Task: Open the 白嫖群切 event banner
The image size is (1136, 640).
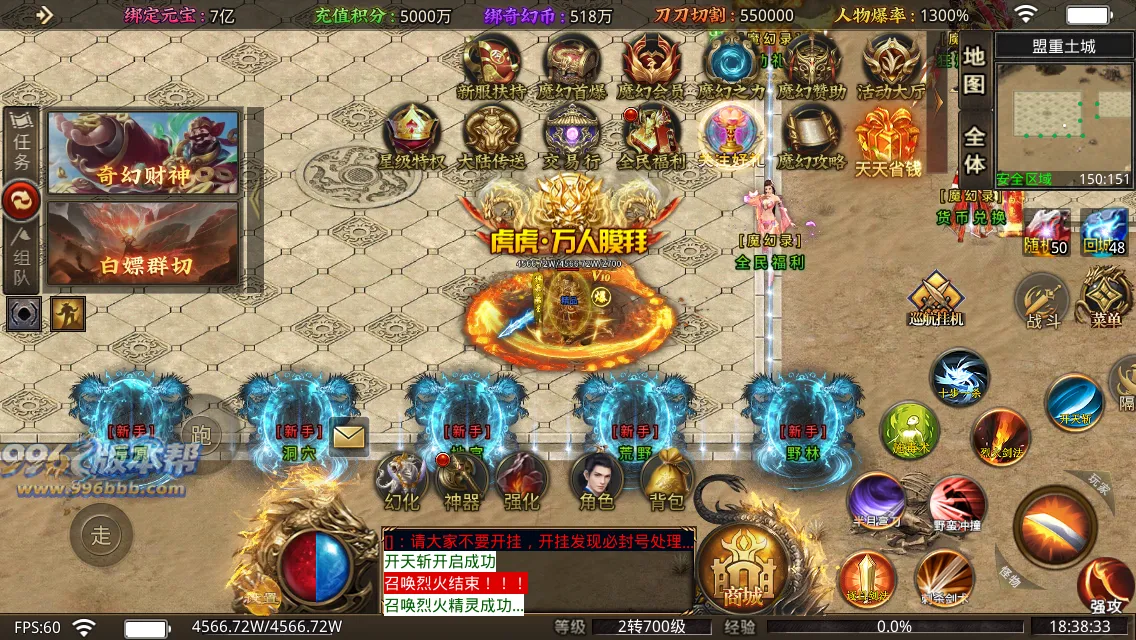Action: click(143, 243)
